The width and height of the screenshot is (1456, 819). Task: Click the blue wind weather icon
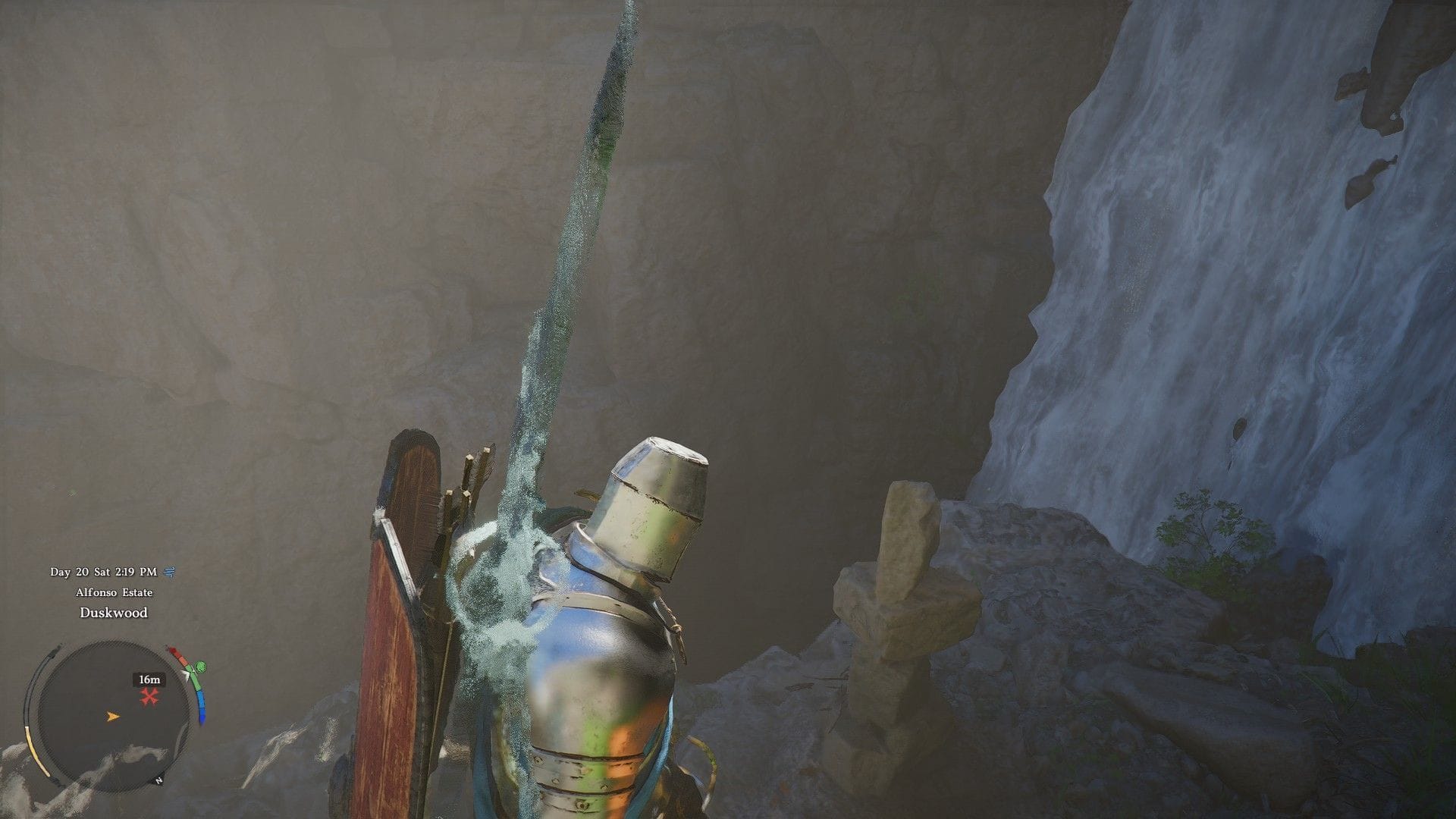click(x=170, y=572)
